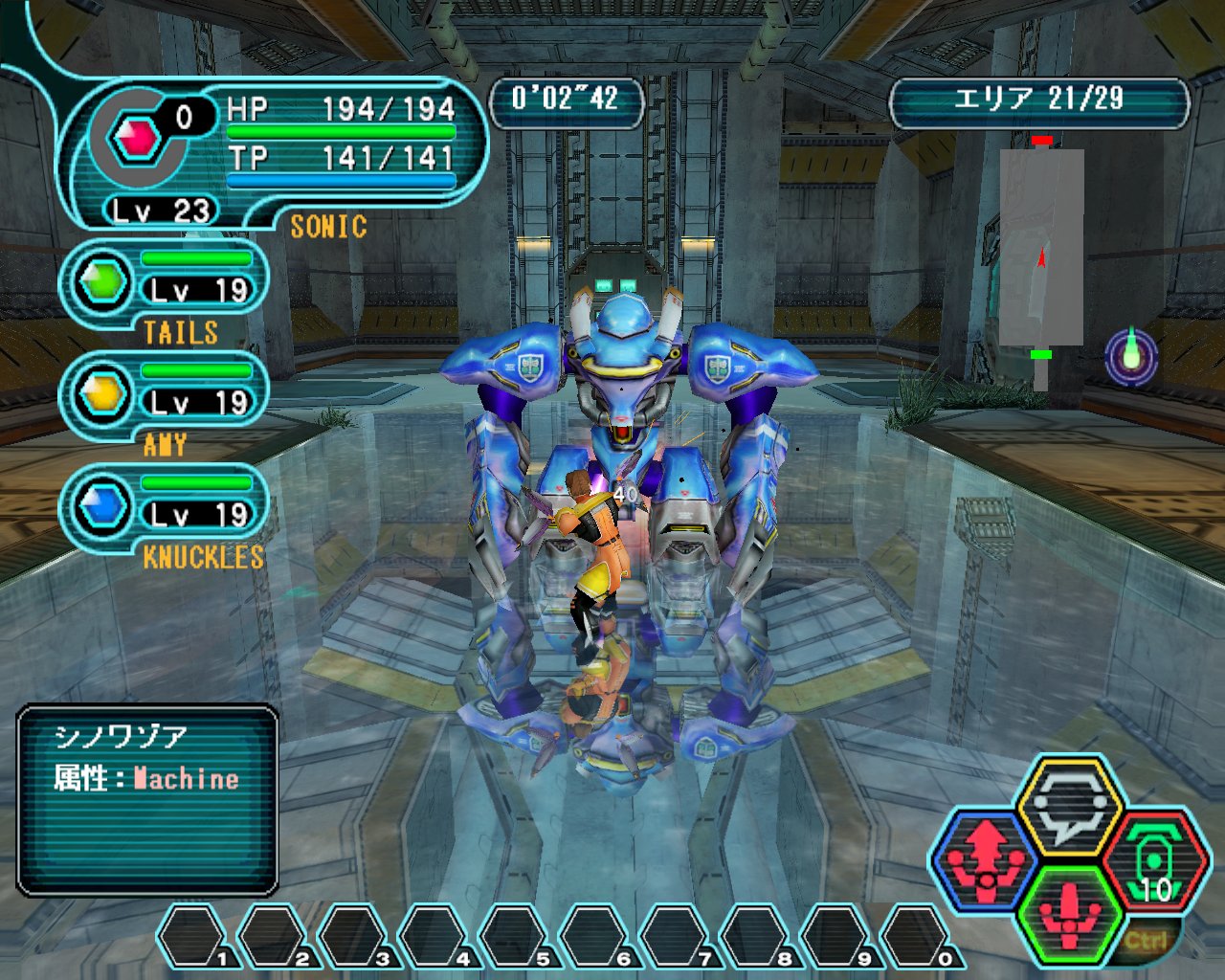Select hotbar slot number 5

tap(514, 937)
